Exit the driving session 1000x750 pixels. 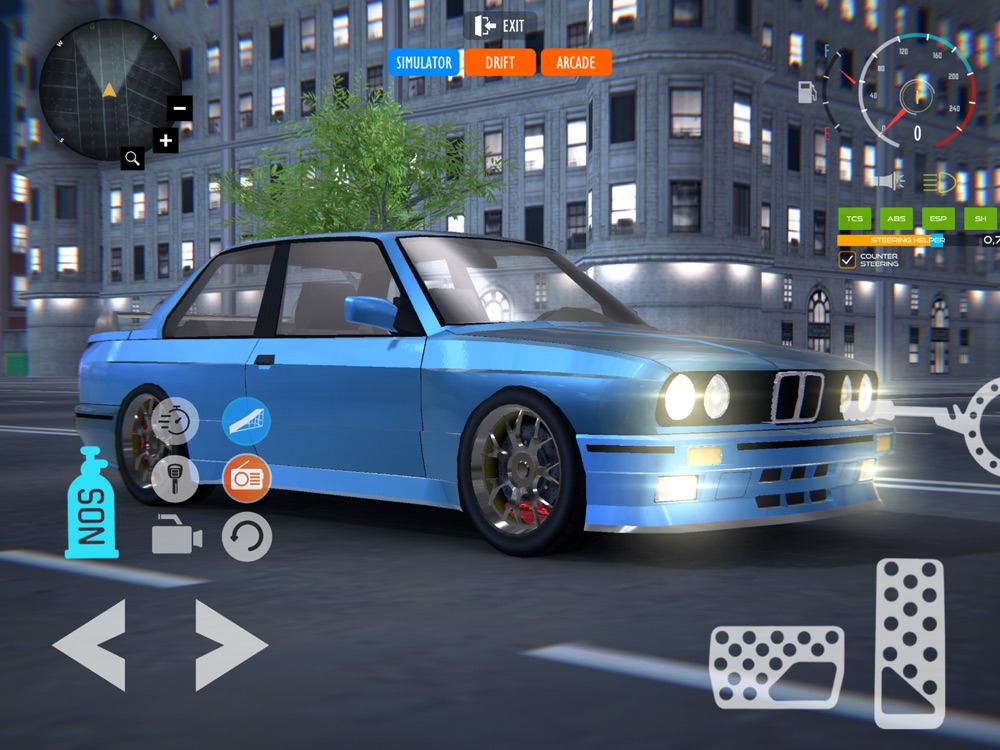click(501, 25)
